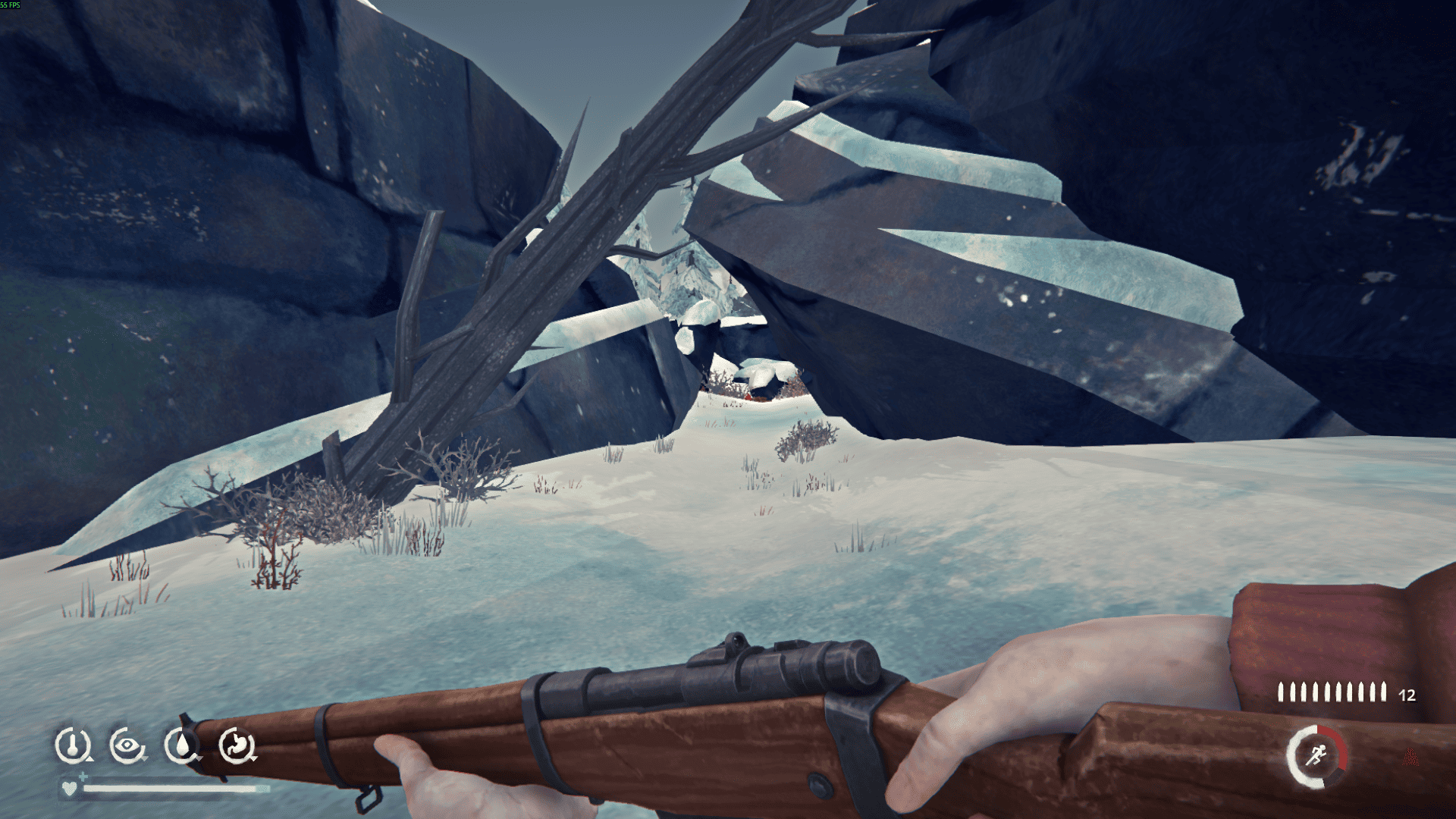1456x819 pixels.
Task: Select the eye-shaped fatigue status icon
Action: 127,745
